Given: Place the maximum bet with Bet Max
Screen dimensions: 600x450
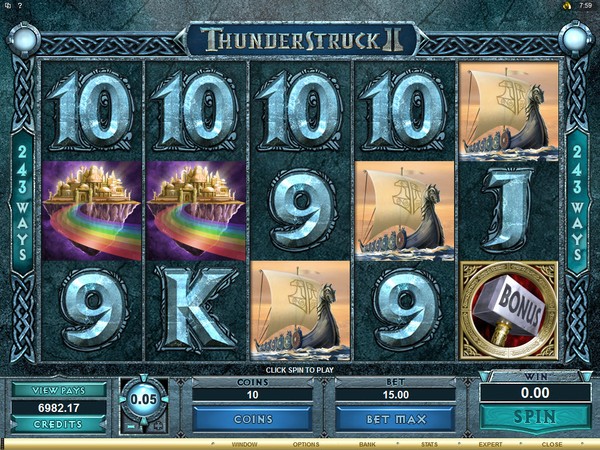Looking at the screenshot, I should pyautogui.click(x=395, y=418).
